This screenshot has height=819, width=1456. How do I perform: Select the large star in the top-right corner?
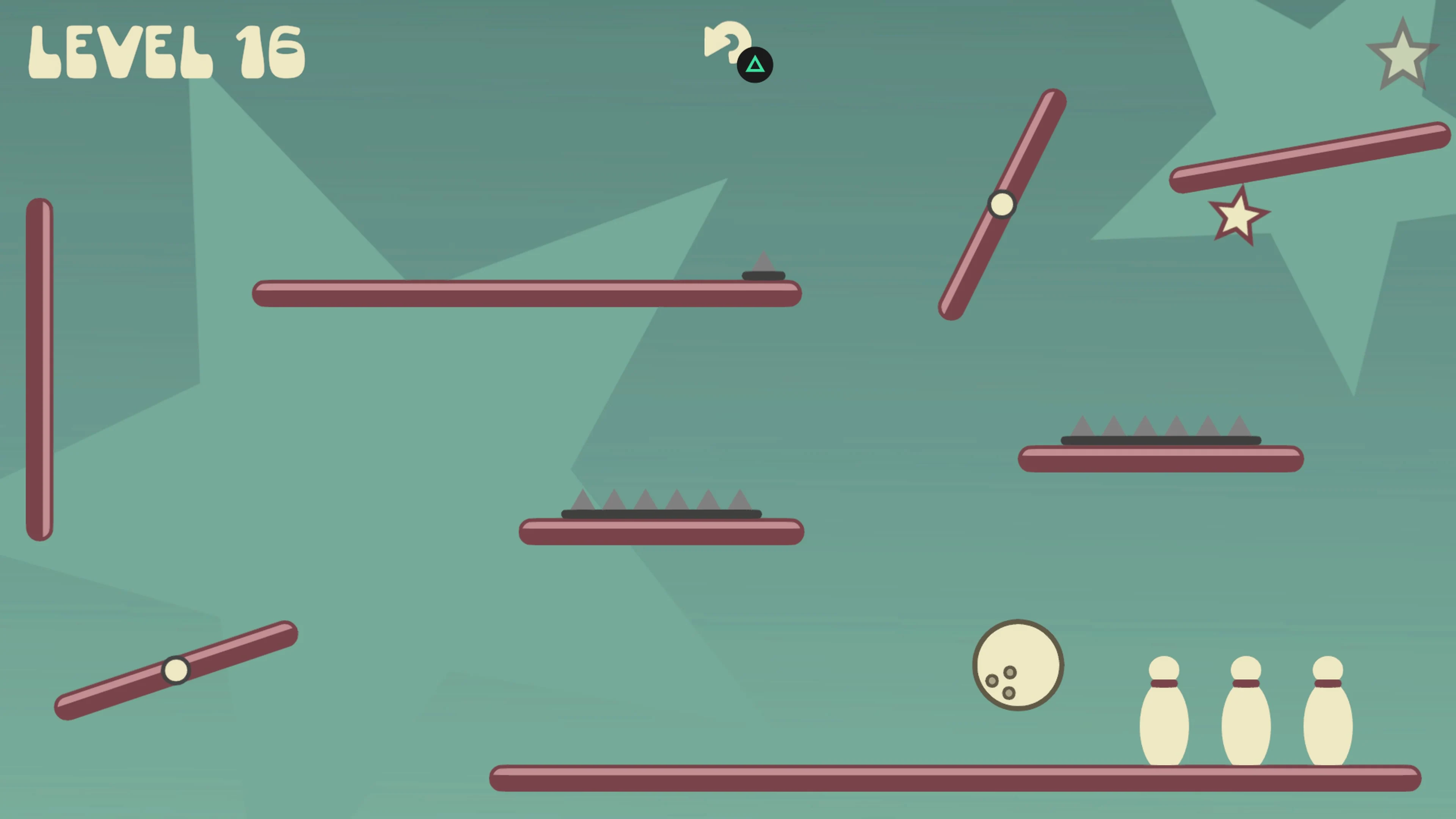click(1403, 54)
